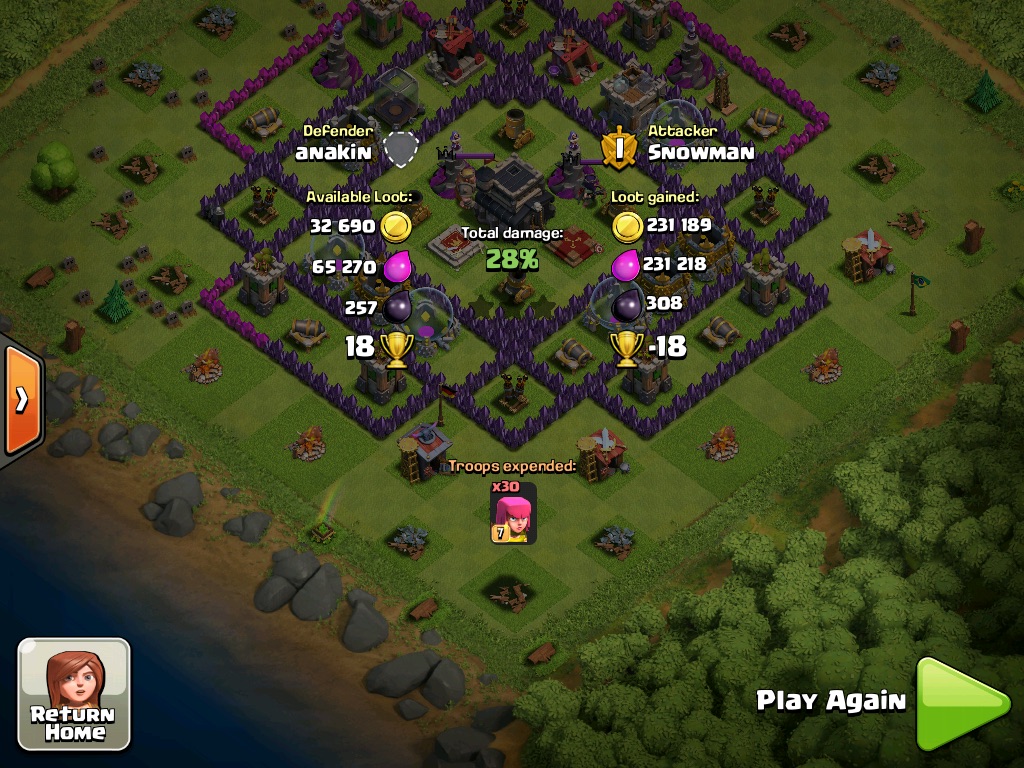Expand the orange side panel arrow
Image resolution: width=1024 pixels, height=768 pixels.
click(20, 400)
